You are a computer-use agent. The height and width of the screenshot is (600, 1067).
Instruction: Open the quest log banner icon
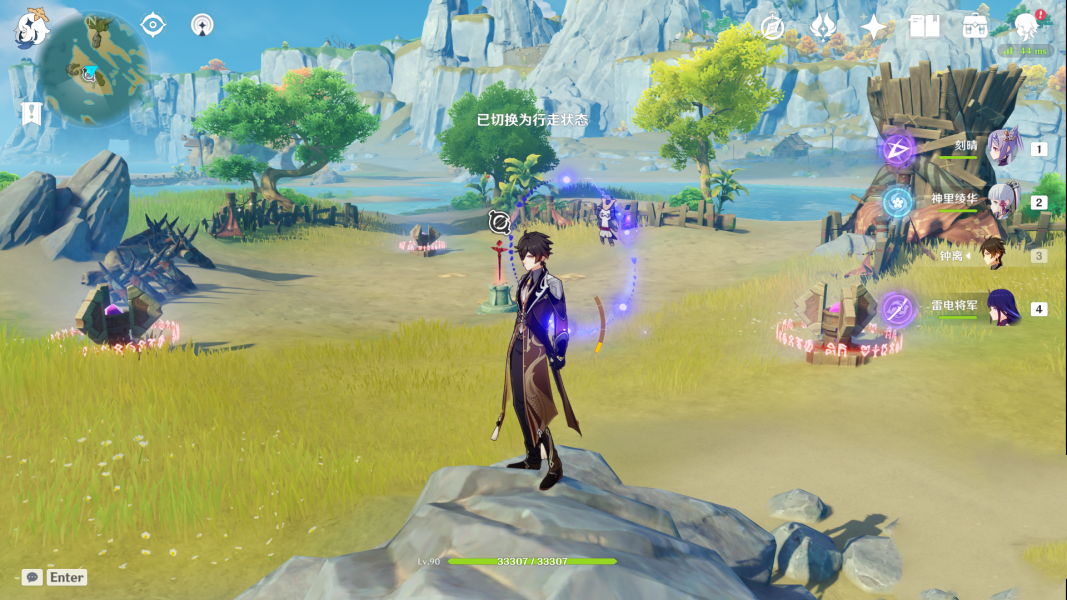click(x=30, y=114)
